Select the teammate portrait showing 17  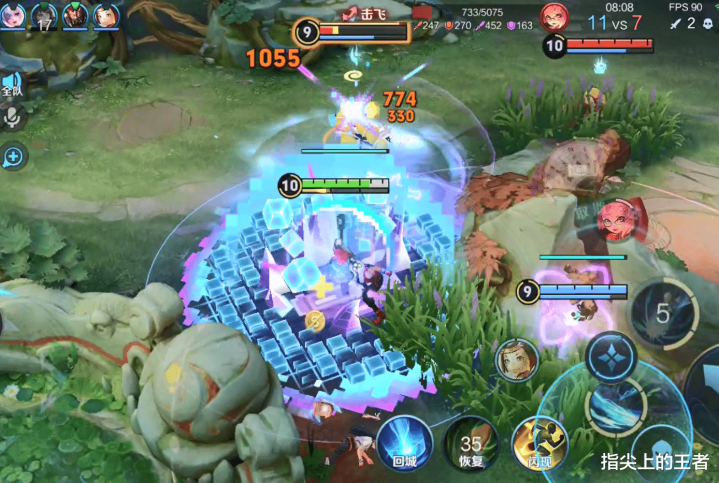[x=44, y=15]
